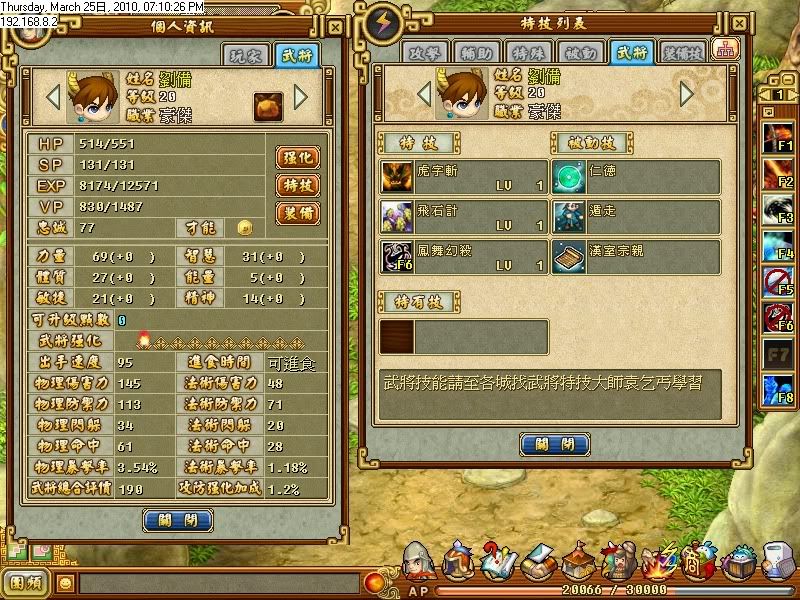Image resolution: width=800 pixels, height=600 pixels.
Task: Open the 裝備 (Equipment) button
Action: (x=297, y=213)
